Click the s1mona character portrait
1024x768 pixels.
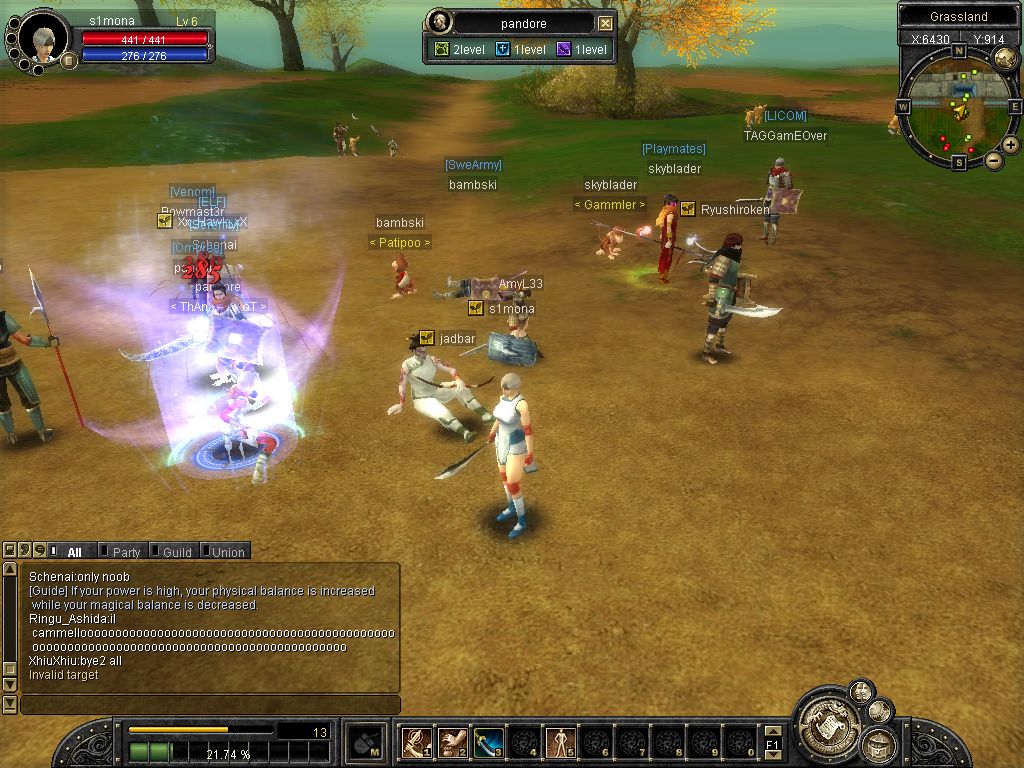pos(43,40)
